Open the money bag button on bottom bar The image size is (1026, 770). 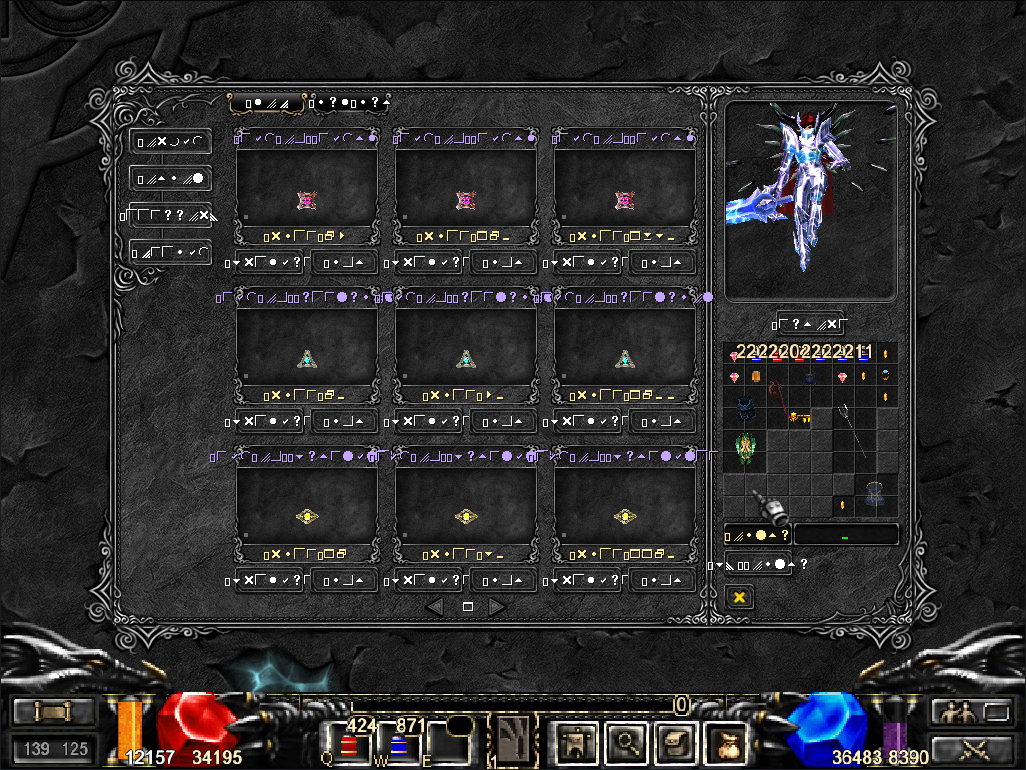coord(724,742)
